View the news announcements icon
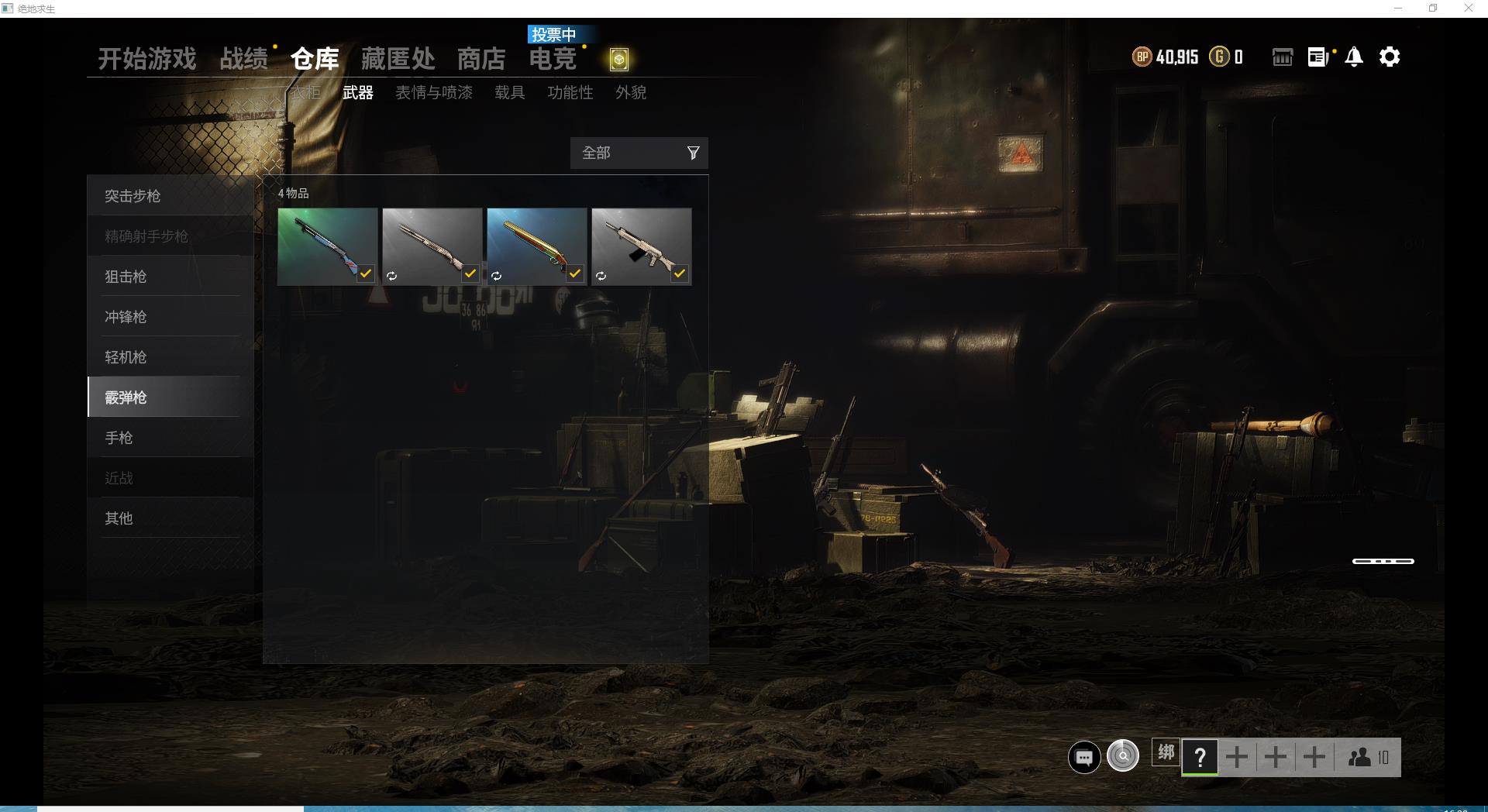The width and height of the screenshot is (1488, 812). pyautogui.click(x=1317, y=57)
